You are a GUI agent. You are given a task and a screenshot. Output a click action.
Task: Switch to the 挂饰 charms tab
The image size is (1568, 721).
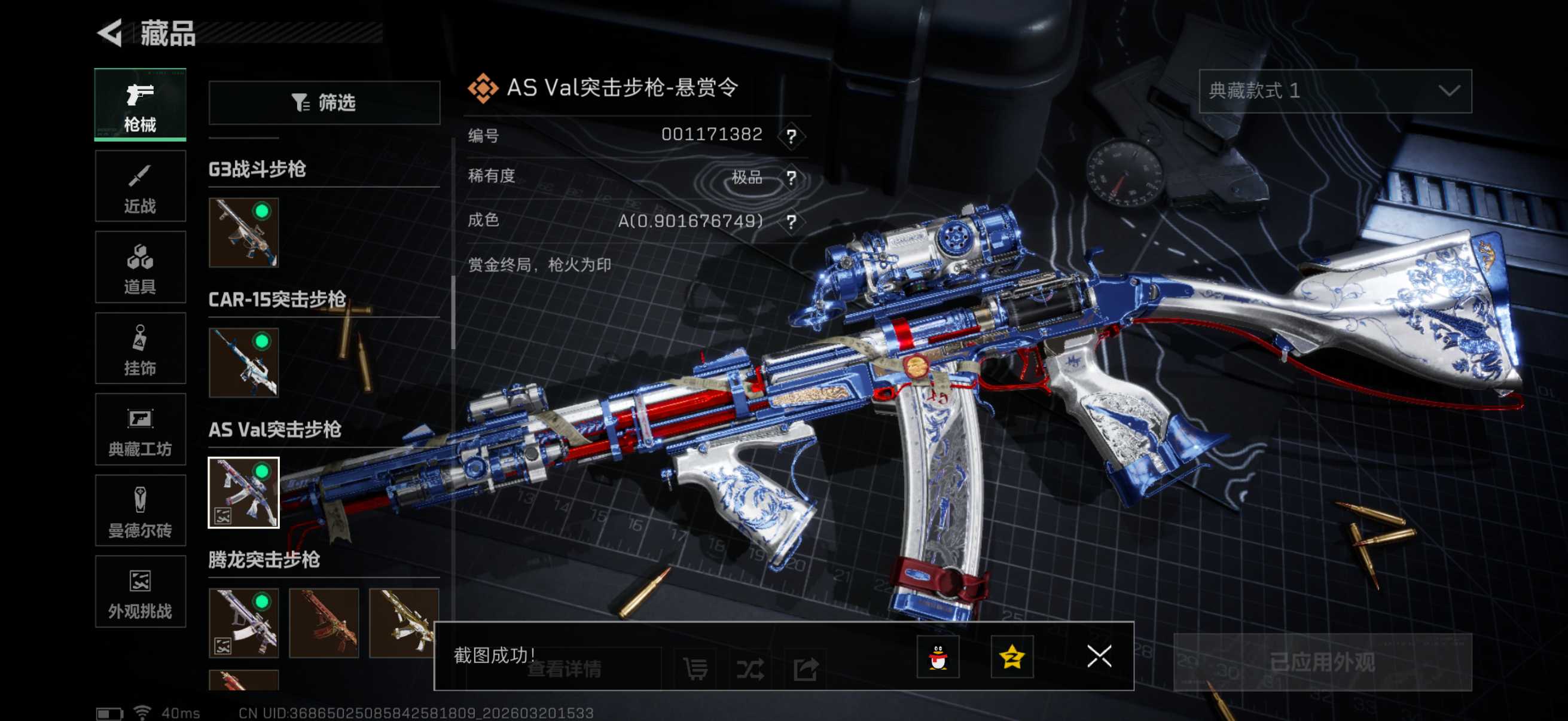click(140, 349)
